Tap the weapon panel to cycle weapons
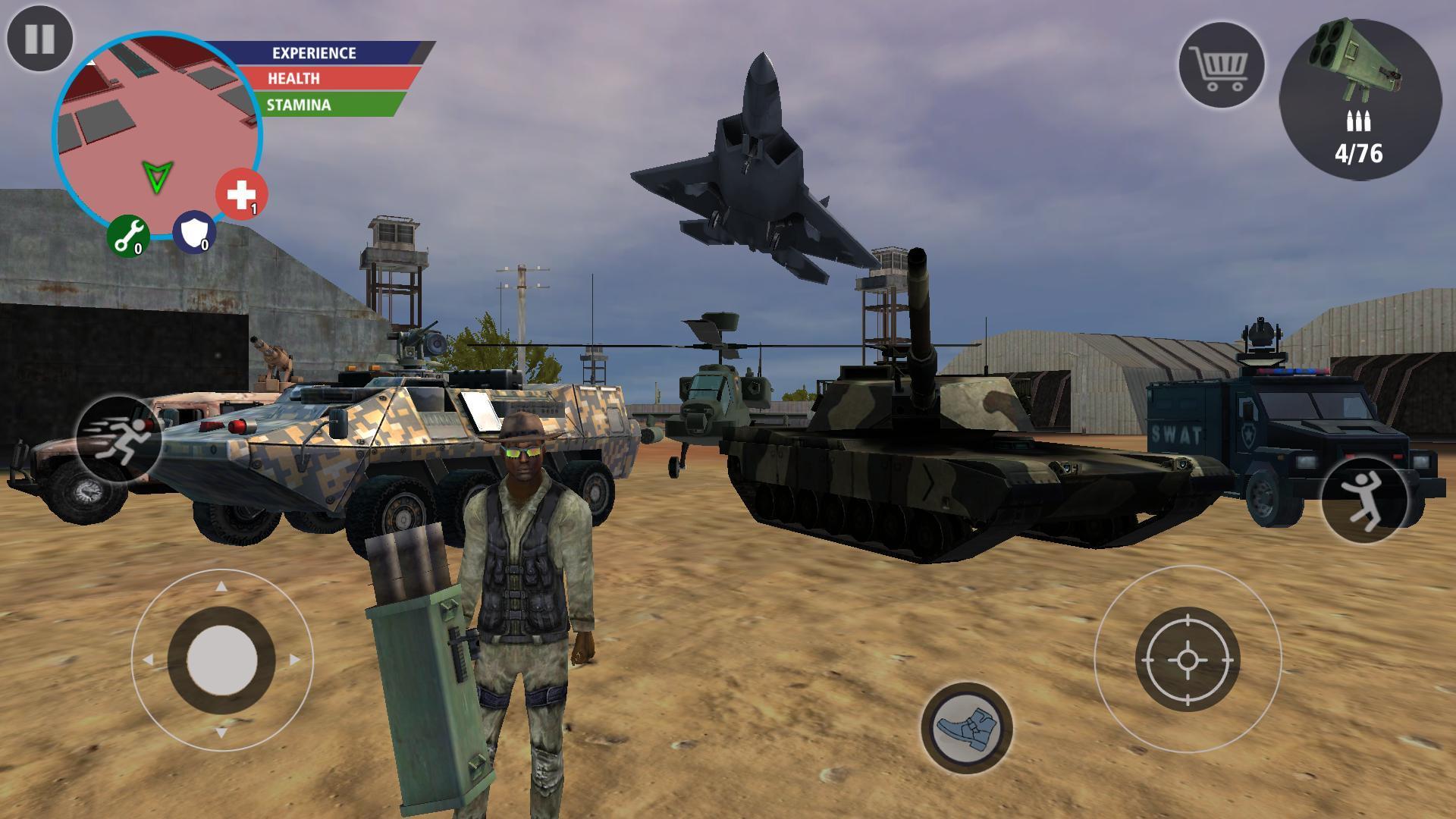This screenshot has height=819, width=1456. (1365, 99)
